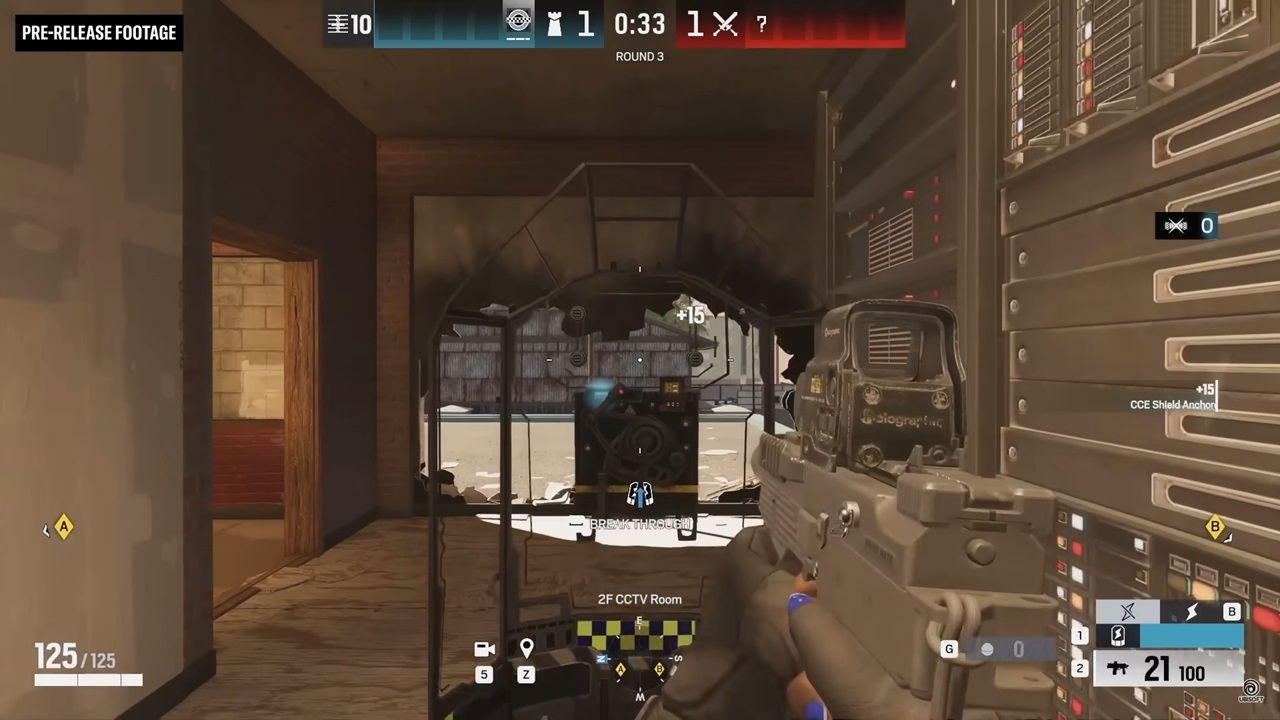The image size is (1280, 720).
Task: Click the defender castle team icon
Action: [554, 25]
